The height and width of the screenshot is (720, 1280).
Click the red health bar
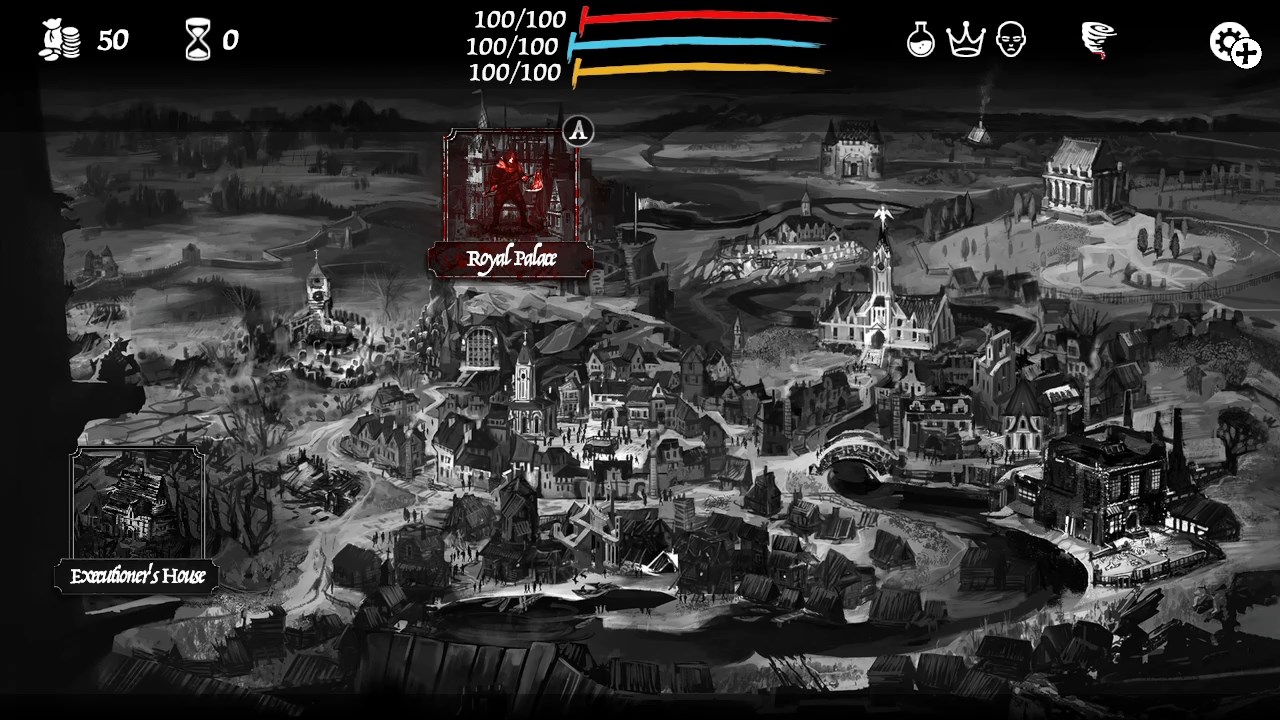point(700,18)
